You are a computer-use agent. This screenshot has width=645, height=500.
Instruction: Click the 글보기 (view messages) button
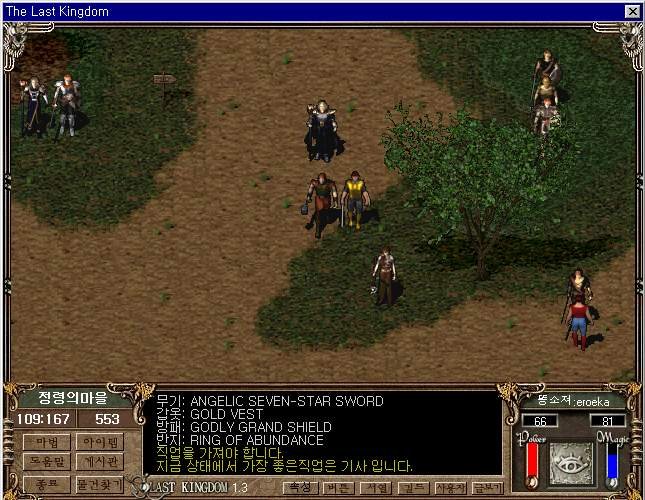(x=486, y=488)
